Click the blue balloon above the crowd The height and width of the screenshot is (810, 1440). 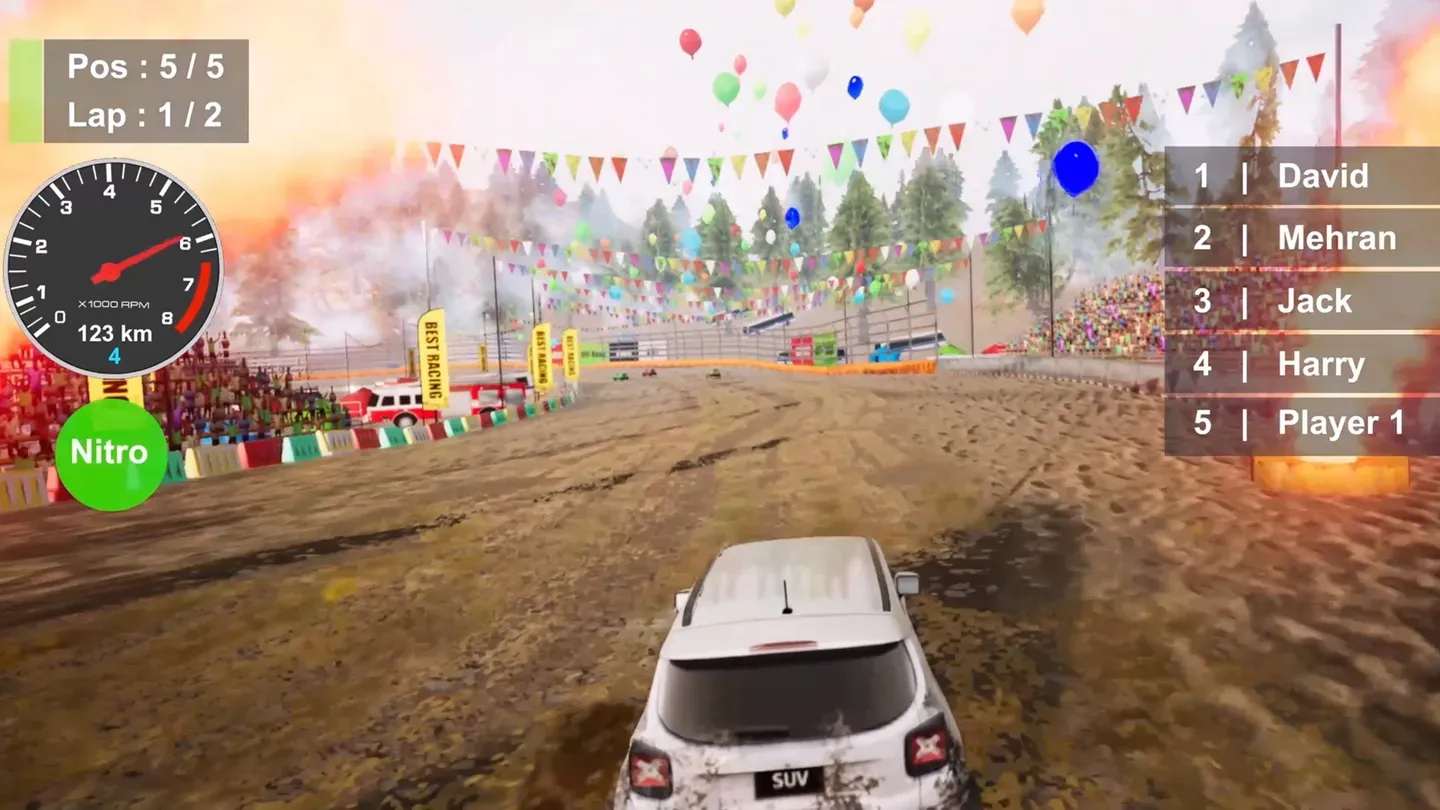click(1078, 169)
